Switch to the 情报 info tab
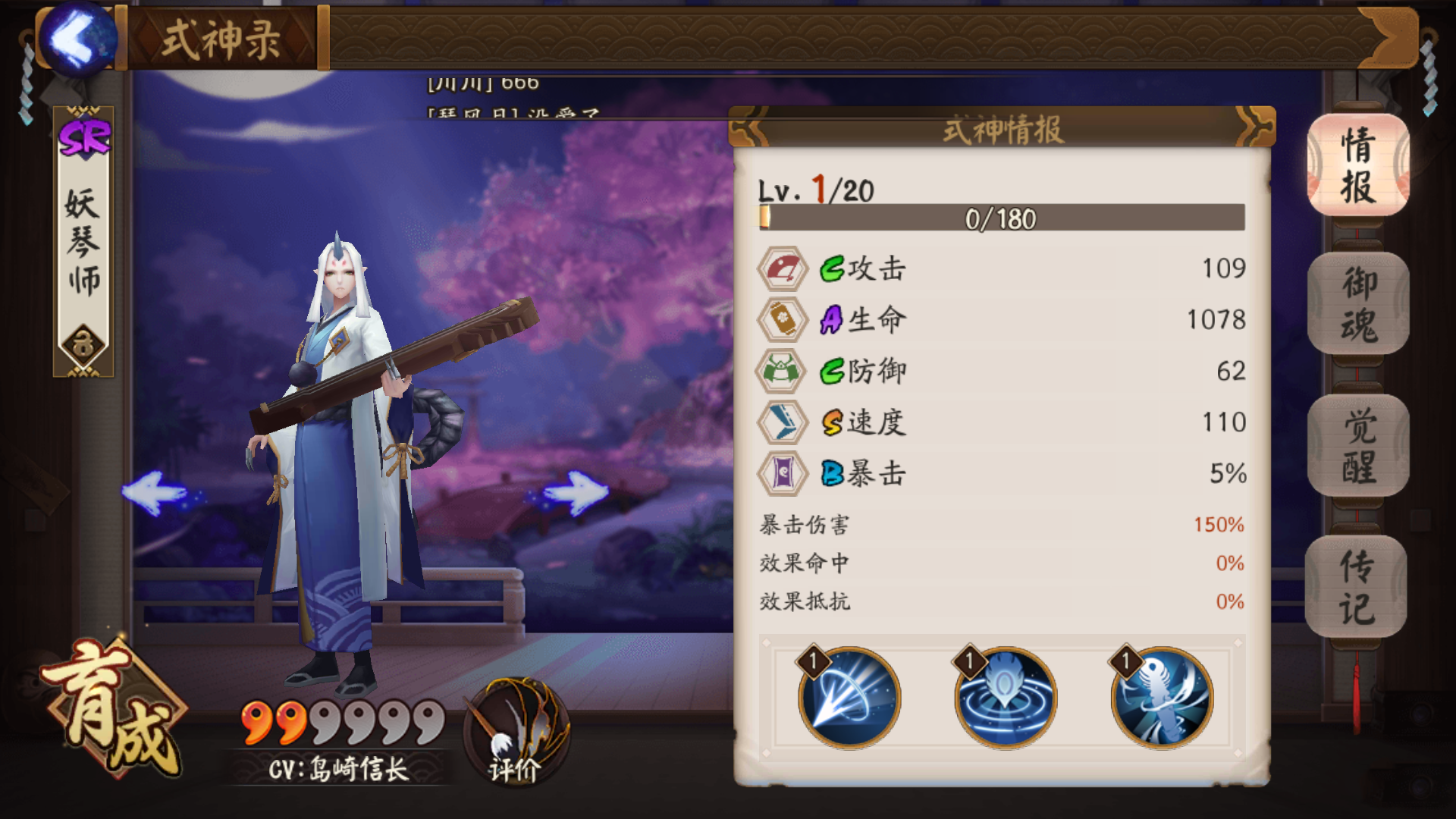The height and width of the screenshot is (819, 1456). (x=1358, y=165)
